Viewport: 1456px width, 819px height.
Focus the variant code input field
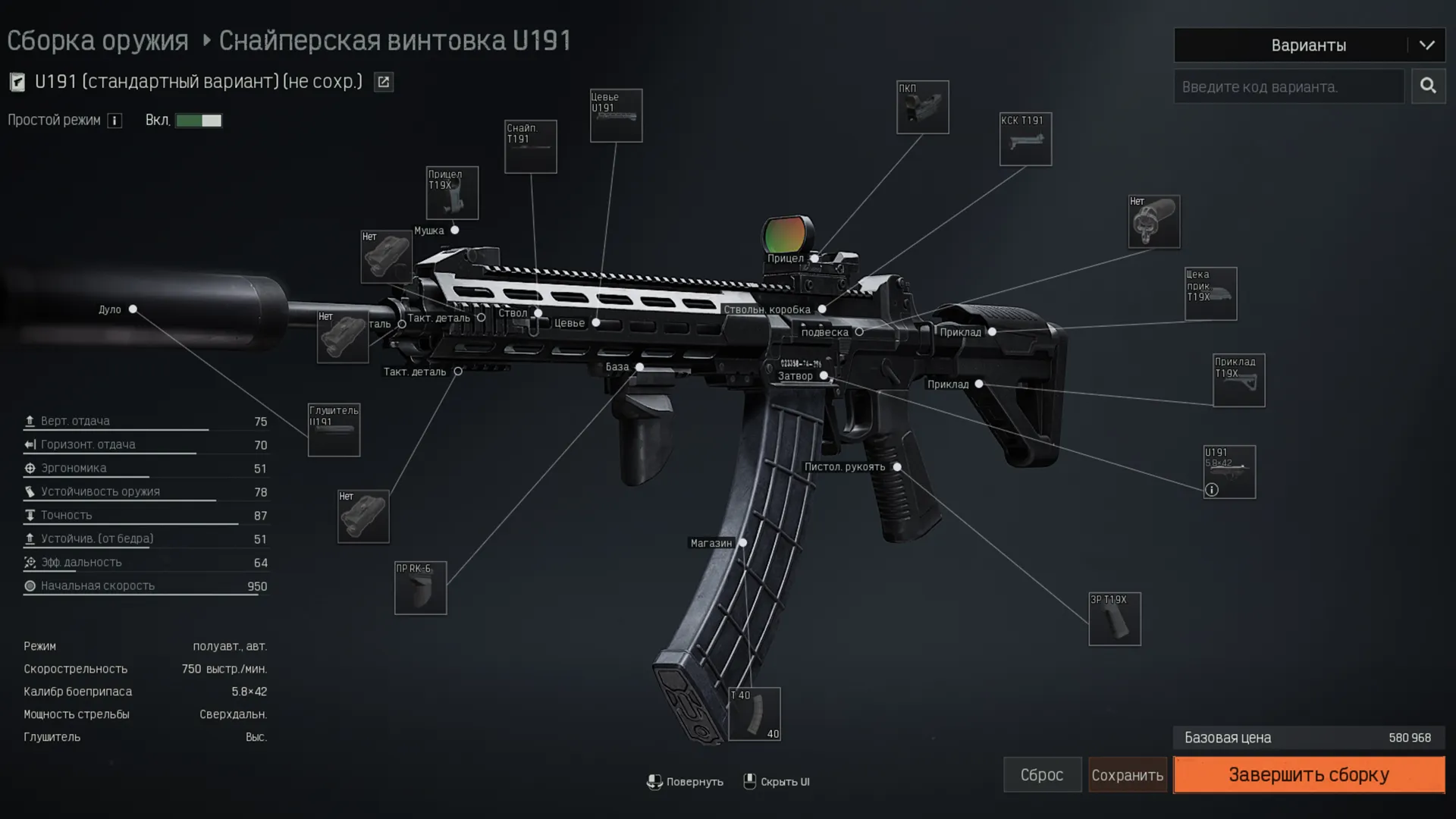pyautogui.click(x=1288, y=87)
